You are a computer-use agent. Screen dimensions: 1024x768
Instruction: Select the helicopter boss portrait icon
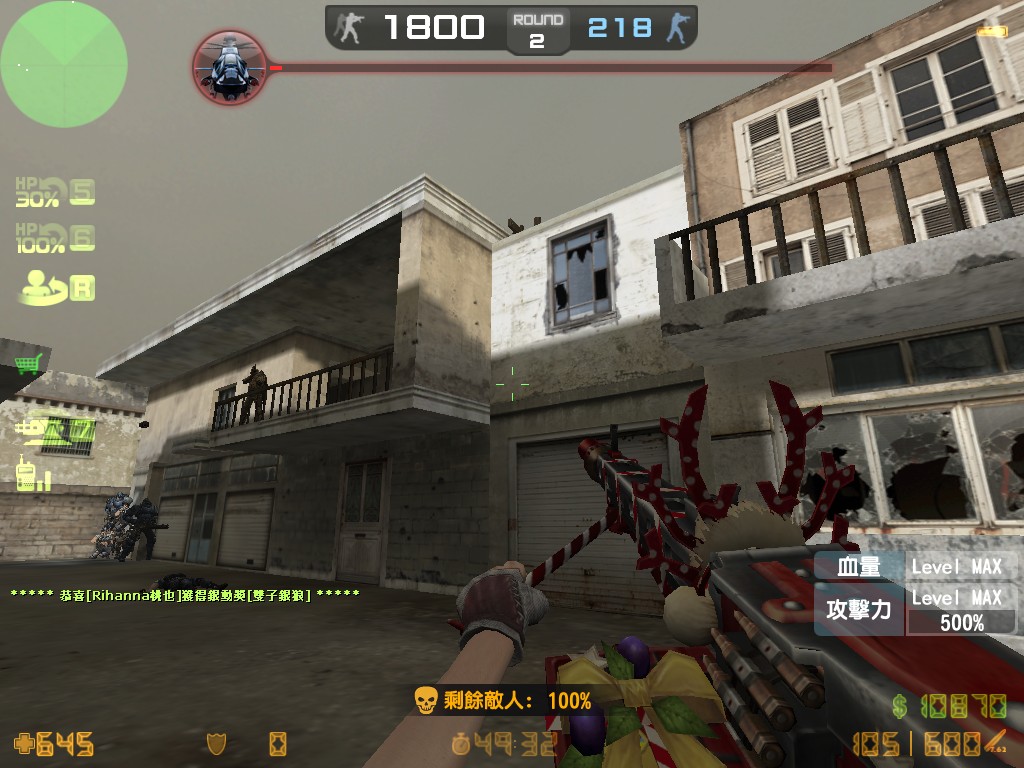click(x=229, y=66)
